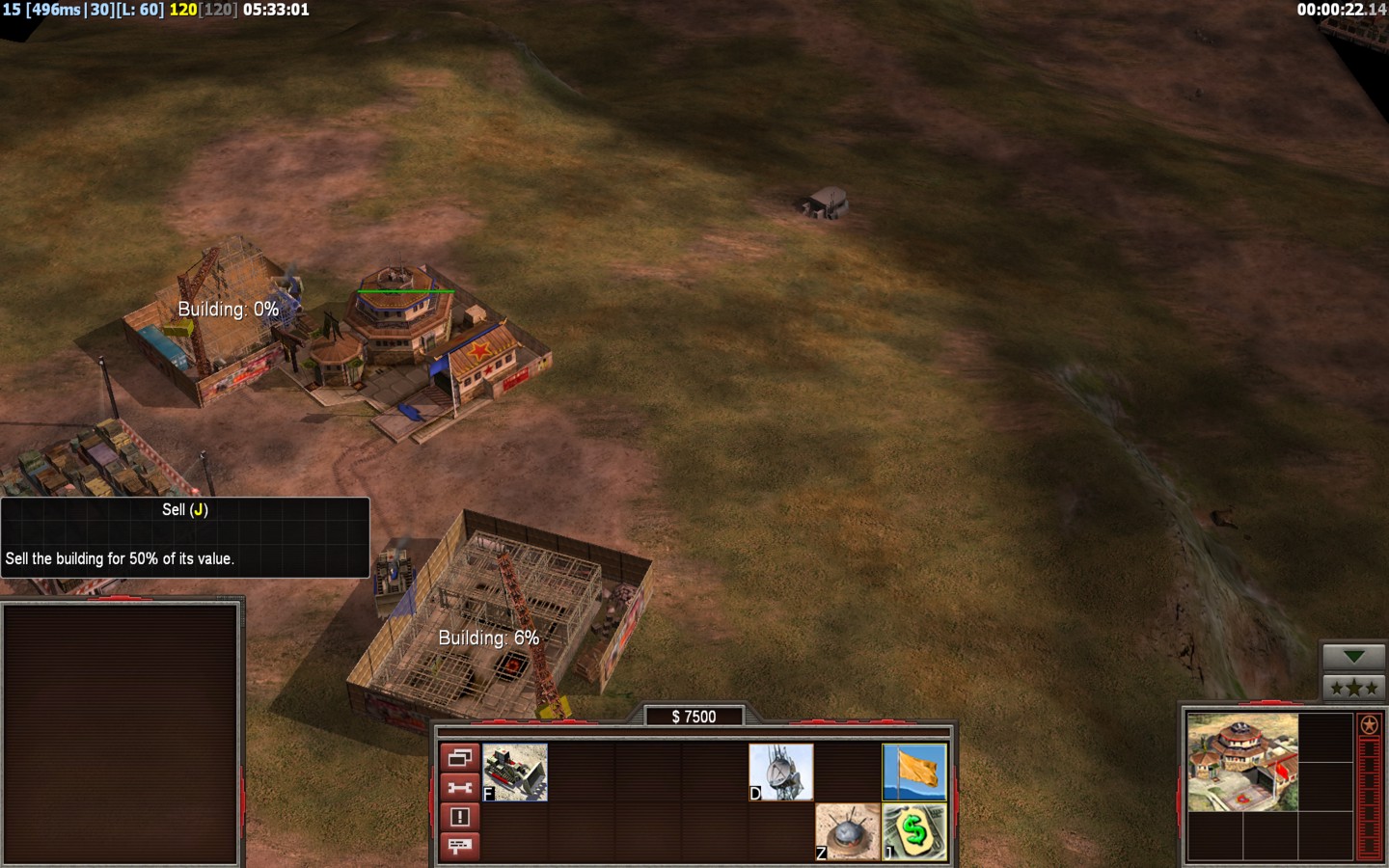Select the radar satellite dish upgrade icon

tap(780, 772)
